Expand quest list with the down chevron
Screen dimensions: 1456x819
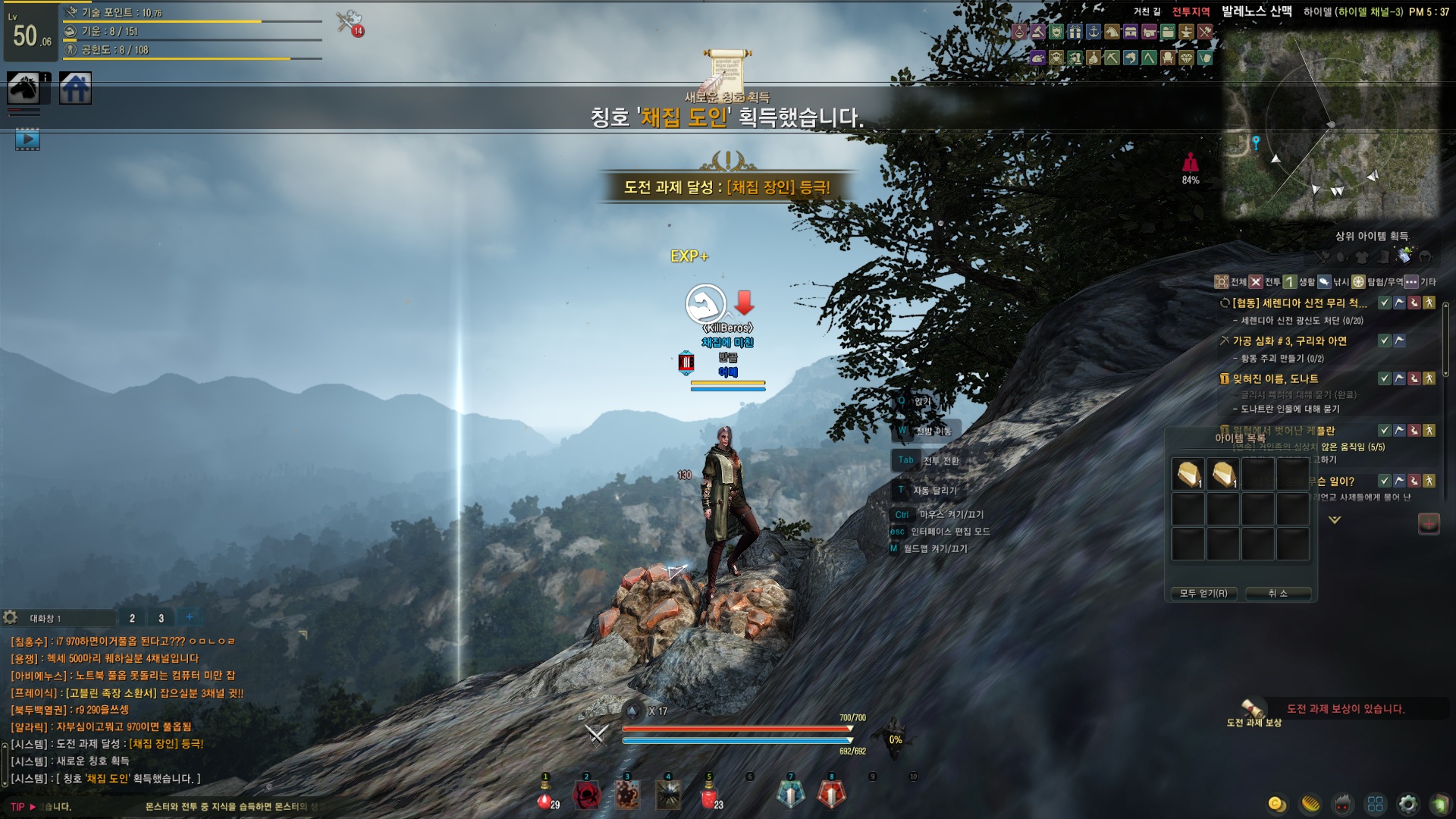point(1335,520)
